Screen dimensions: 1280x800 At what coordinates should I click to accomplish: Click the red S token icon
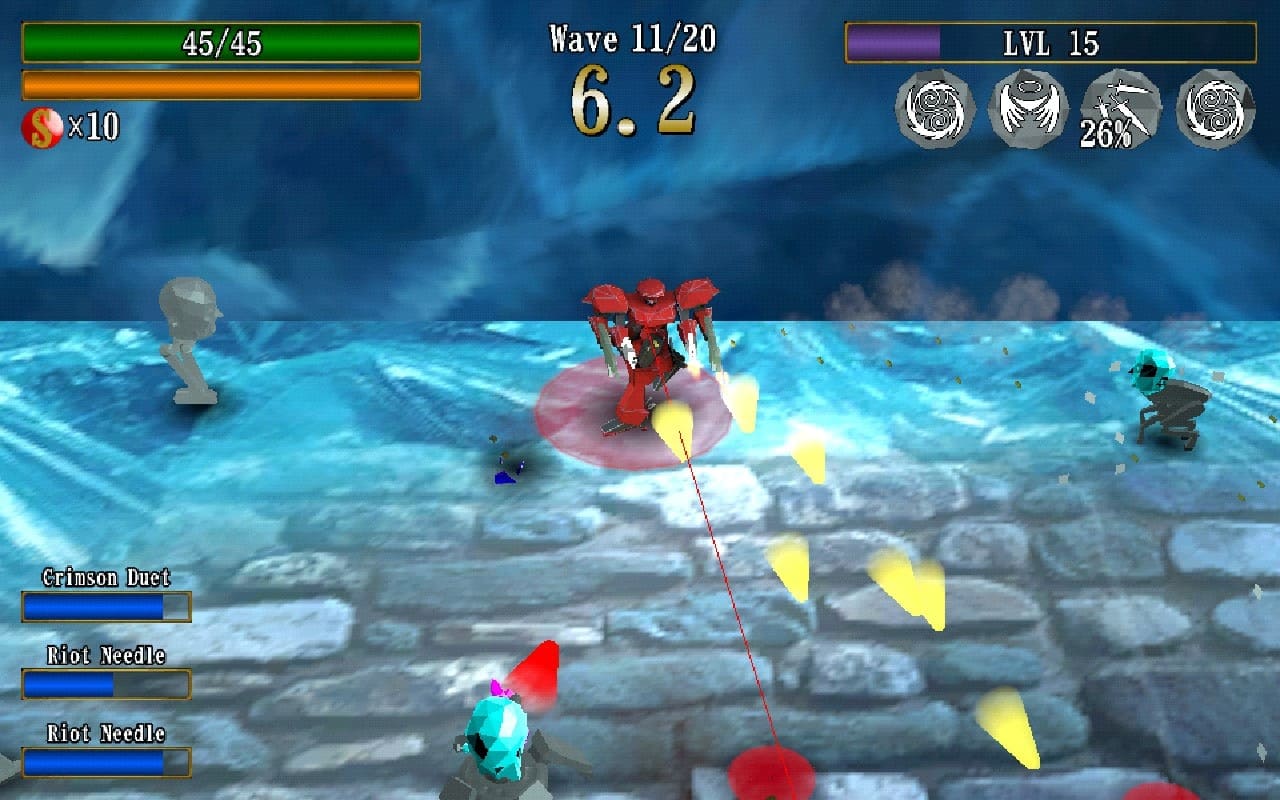[x=42, y=127]
